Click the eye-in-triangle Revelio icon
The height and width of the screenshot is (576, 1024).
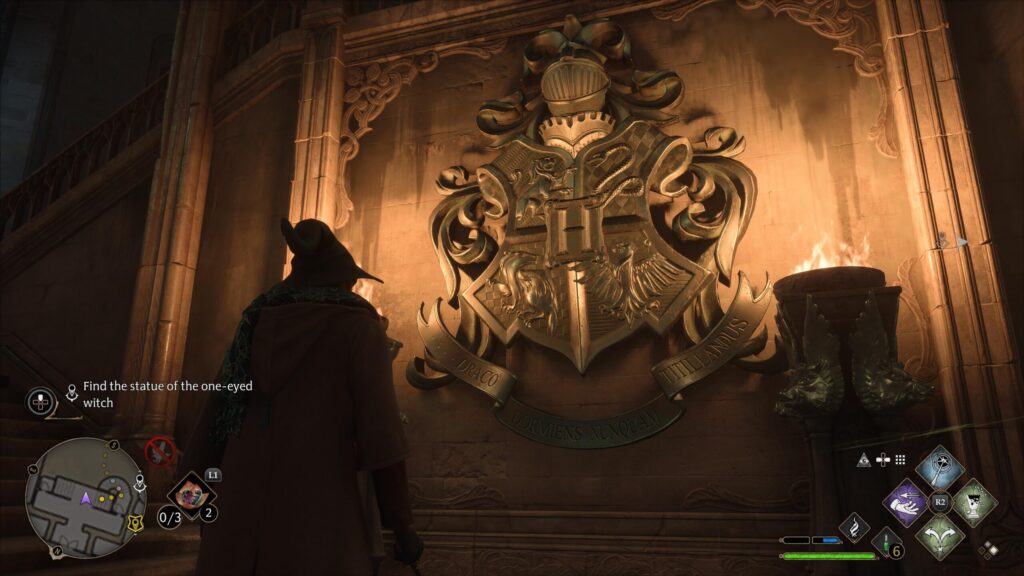click(x=864, y=460)
